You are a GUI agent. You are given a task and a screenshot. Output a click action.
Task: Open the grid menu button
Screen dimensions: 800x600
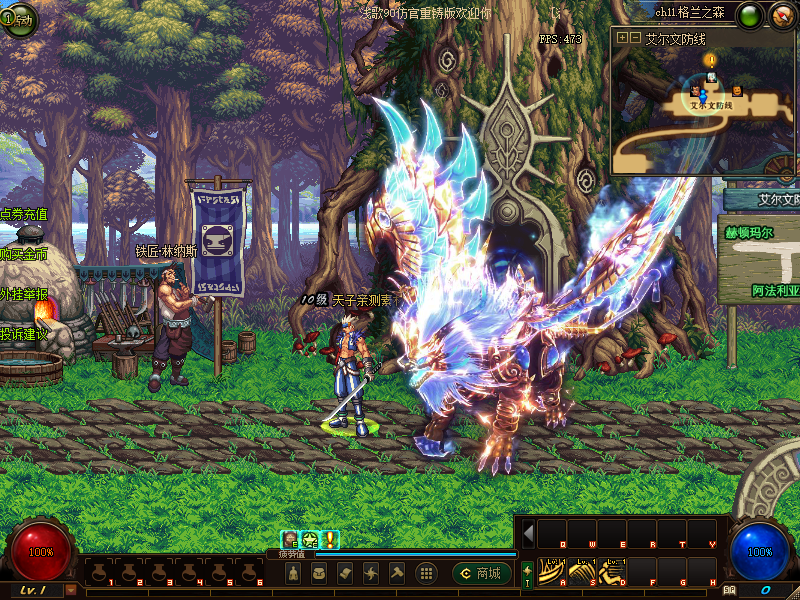coord(426,573)
